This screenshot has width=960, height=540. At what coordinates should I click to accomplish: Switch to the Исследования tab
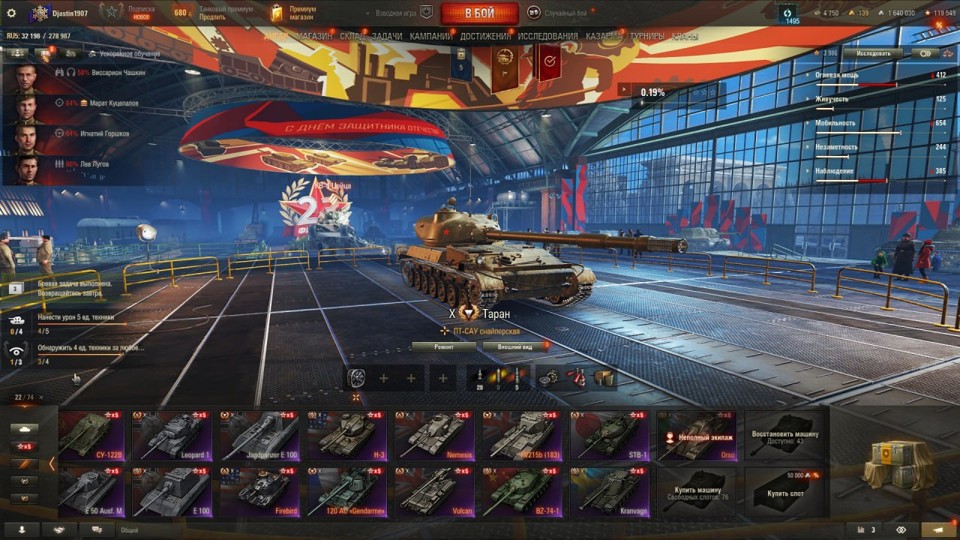tap(547, 36)
